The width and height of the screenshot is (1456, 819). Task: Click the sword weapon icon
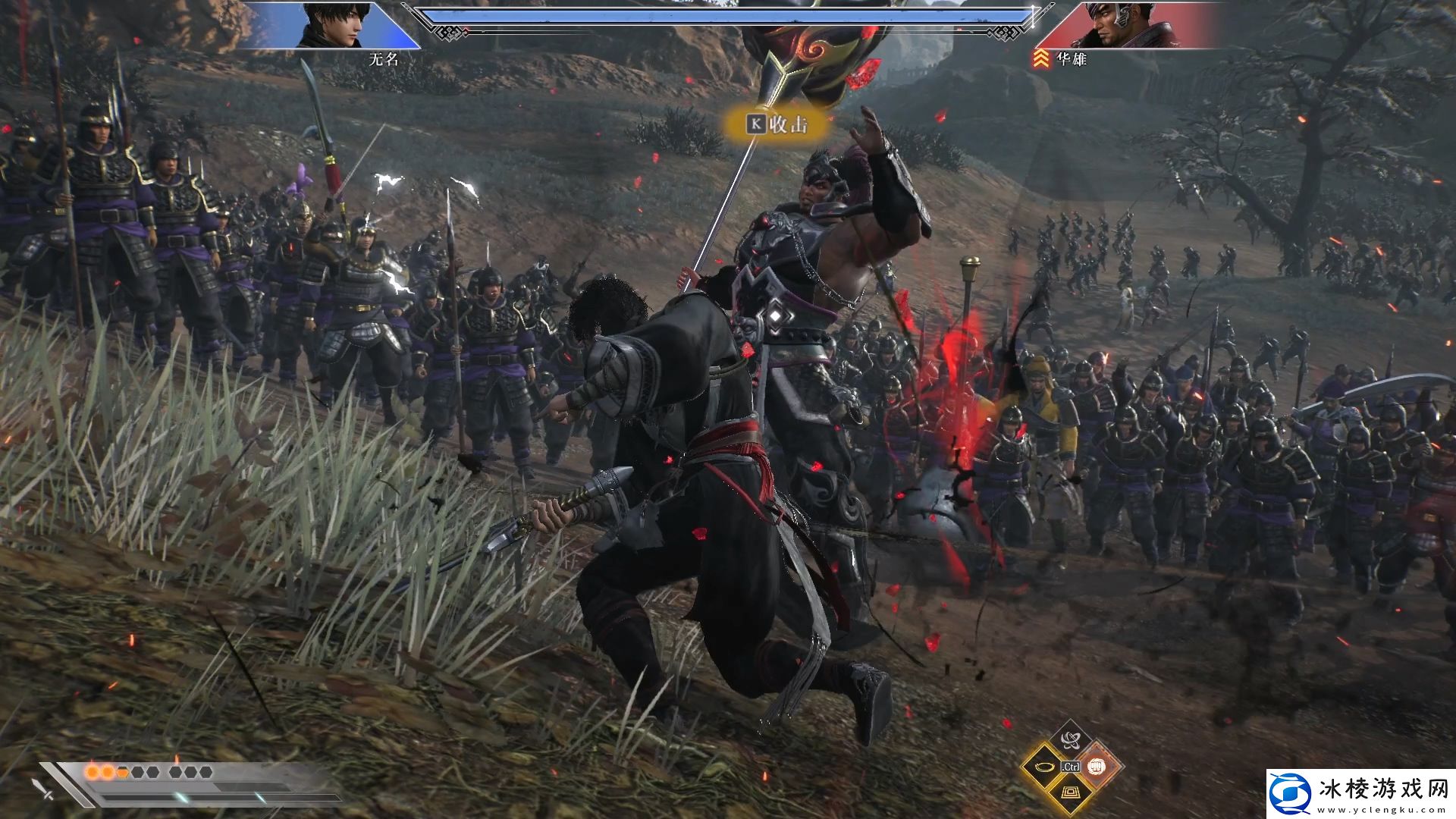pyautogui.click(x=43, y=787)
